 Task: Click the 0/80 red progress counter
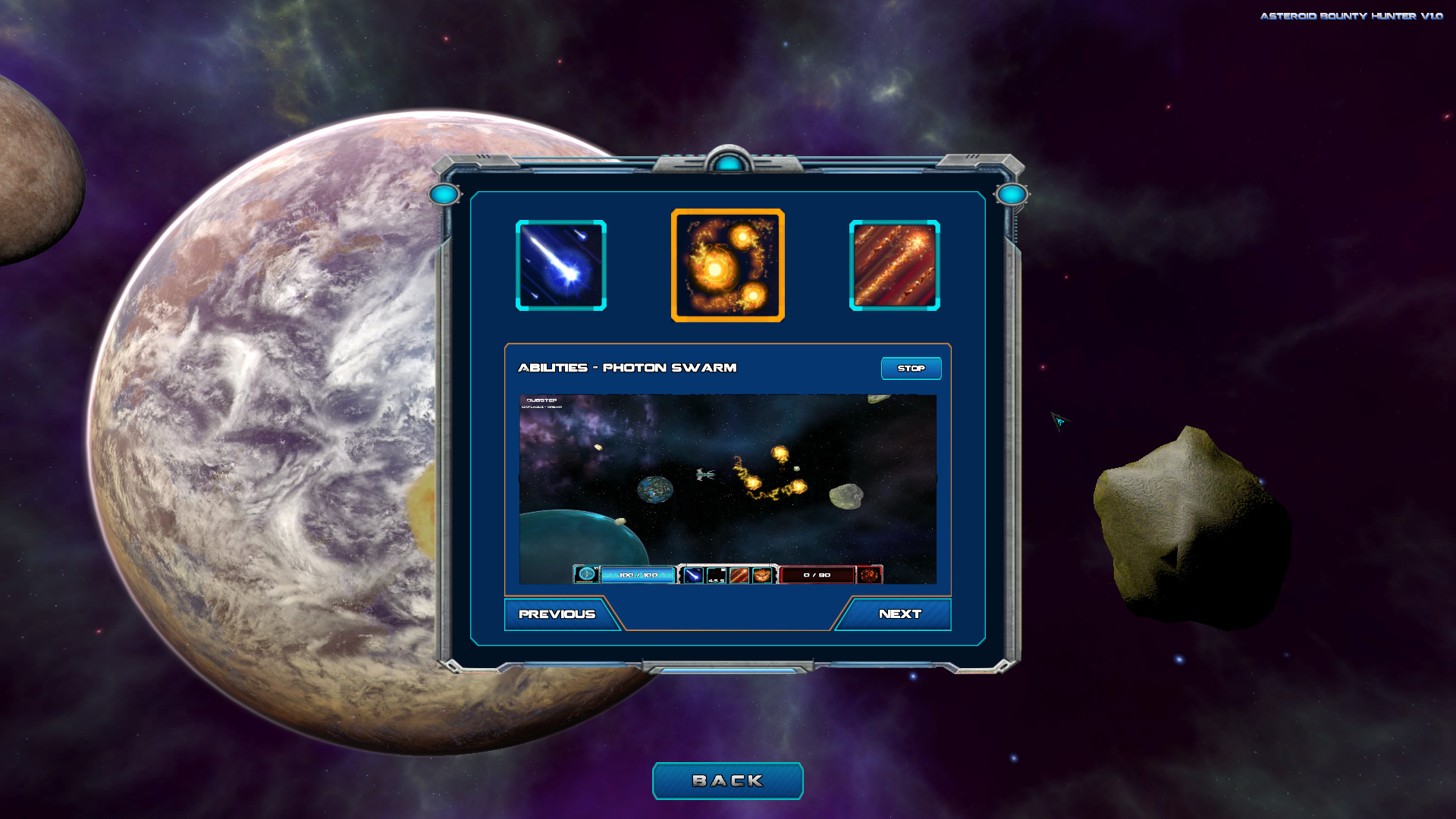816,575
